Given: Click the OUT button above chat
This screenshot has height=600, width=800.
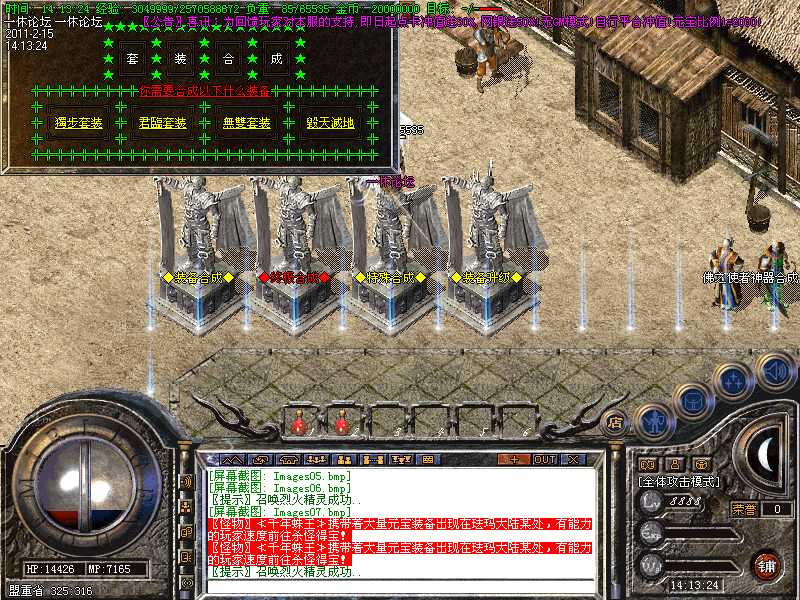Looking at the screenshot, I should 544,460.
